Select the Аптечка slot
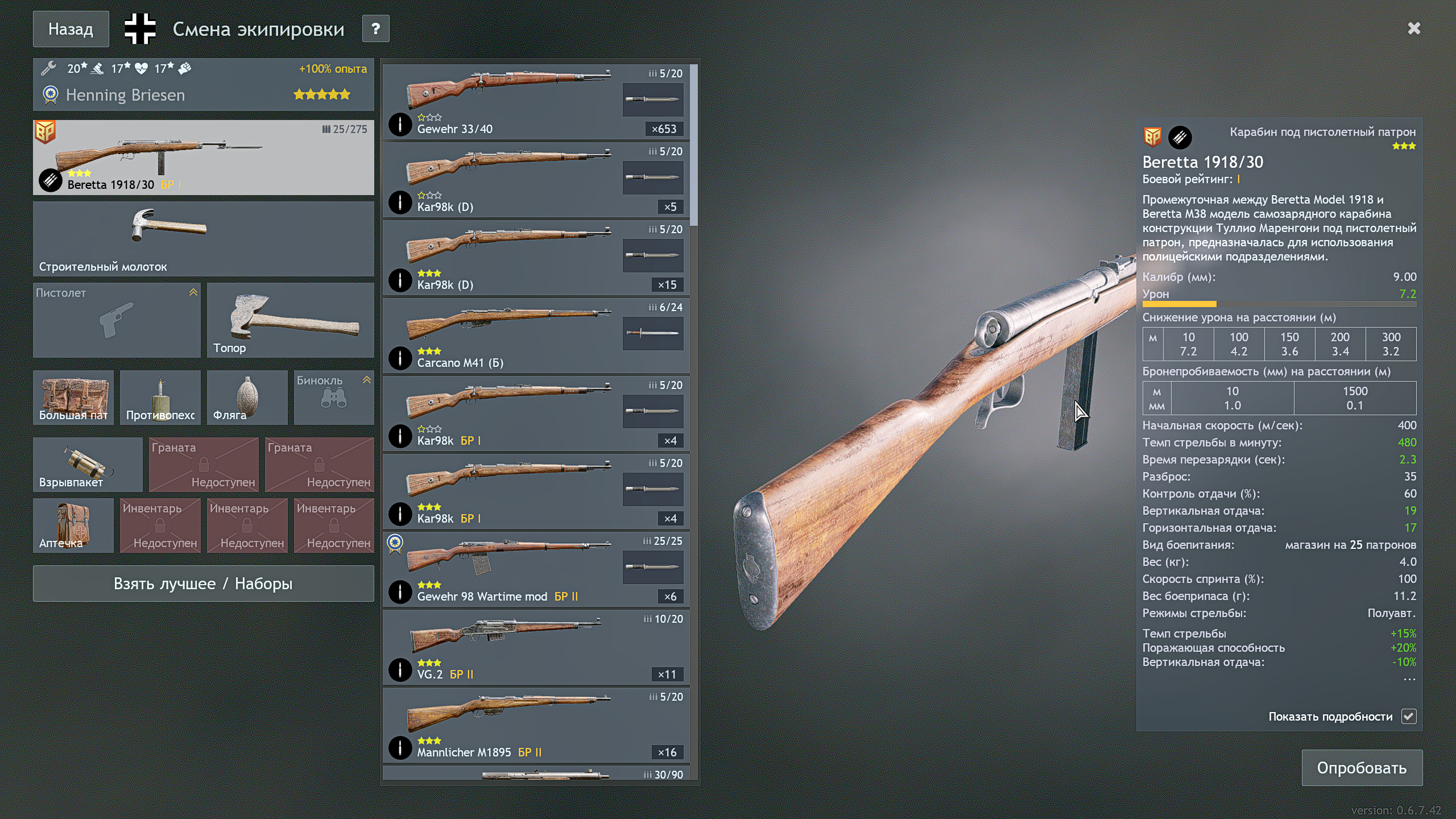 pos(73,525)
